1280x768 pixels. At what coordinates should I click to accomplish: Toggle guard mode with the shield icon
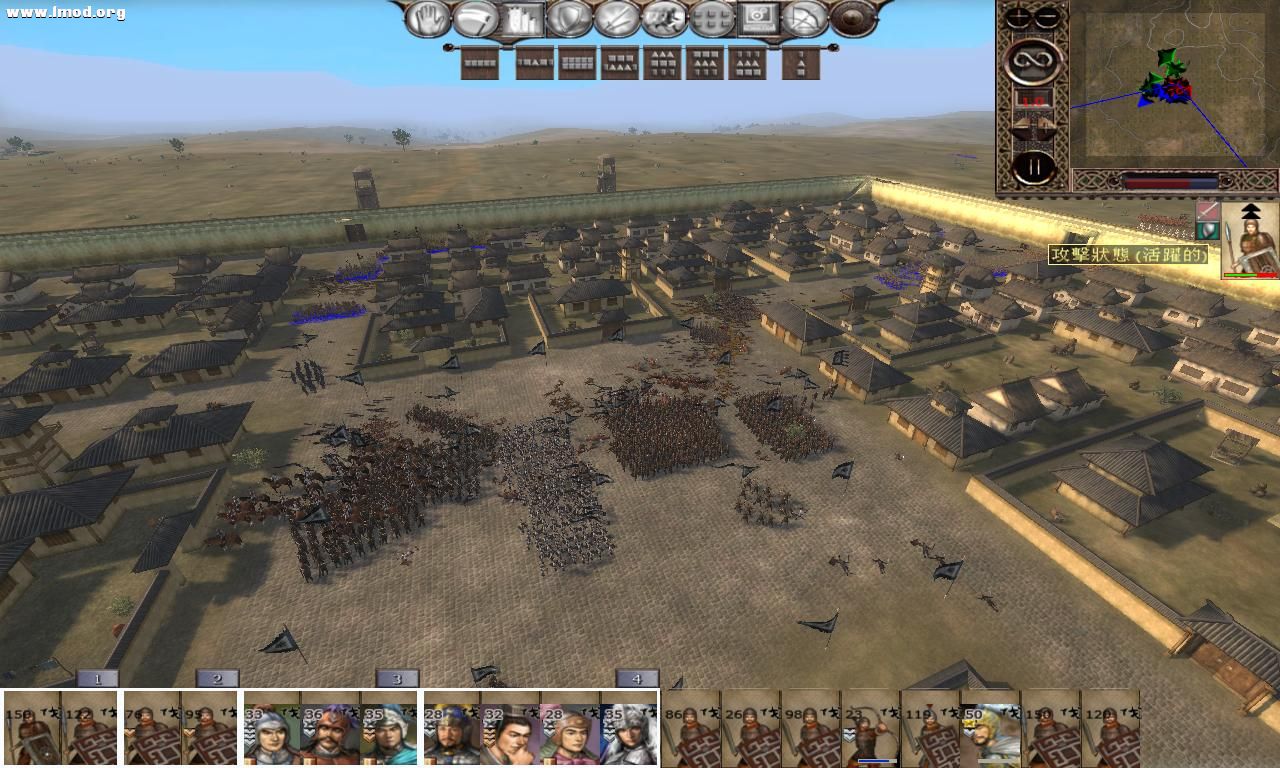[x=566, y=17]
